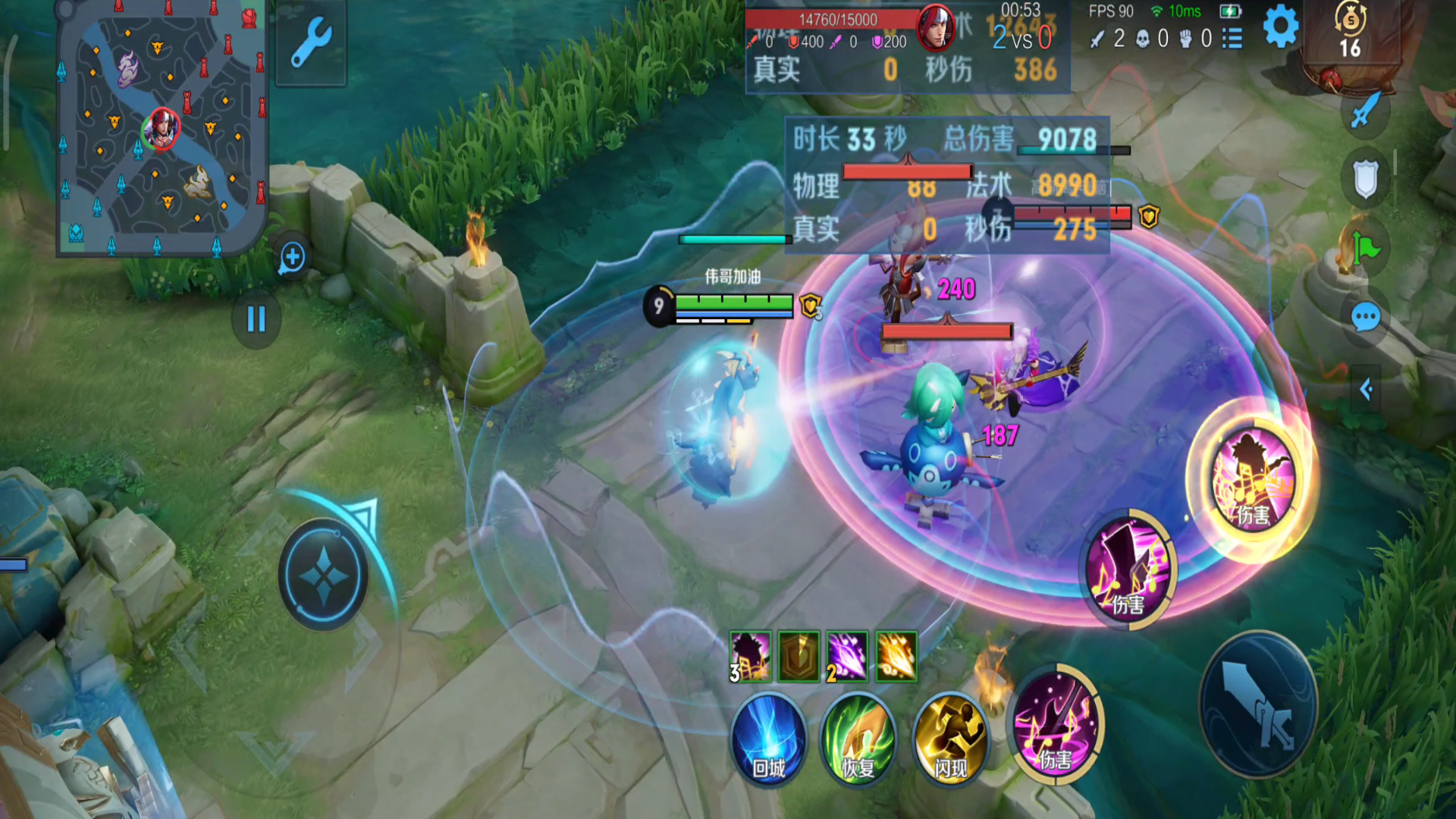The width and height of the screenshot is (1456, 819).
Task: Select the golden slash buff icon
Action: pos(896,657)
